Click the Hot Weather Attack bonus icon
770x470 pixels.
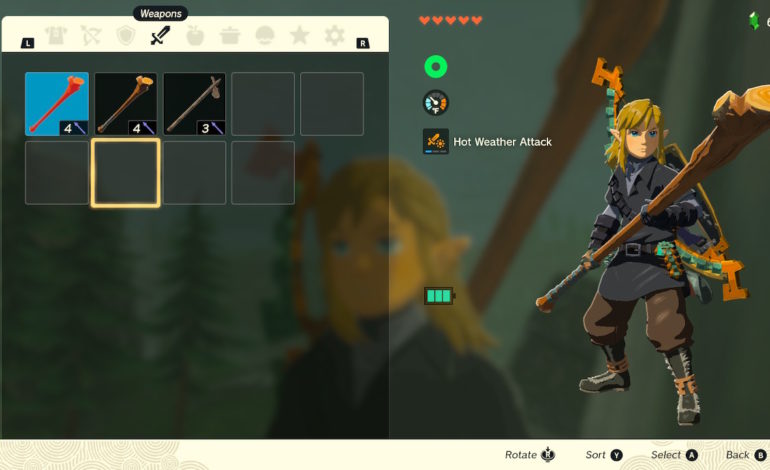tap(436, 141)
